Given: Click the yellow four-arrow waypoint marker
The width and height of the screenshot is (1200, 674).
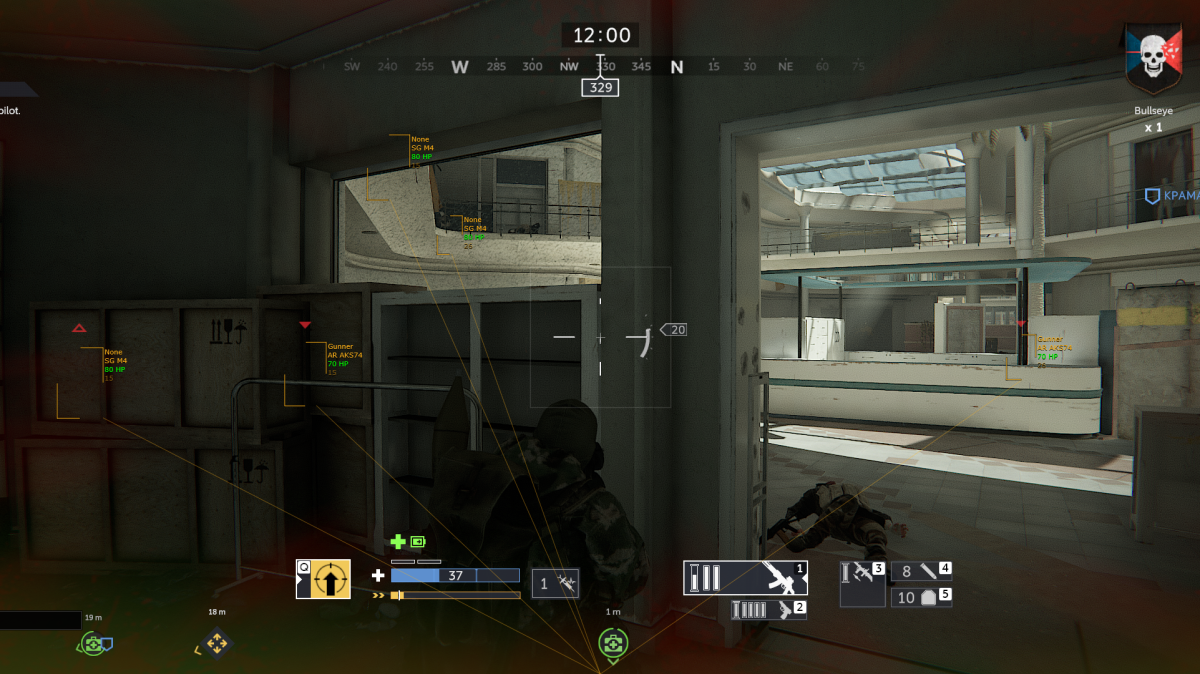Looking at the screenshot, I should (216, 642).
